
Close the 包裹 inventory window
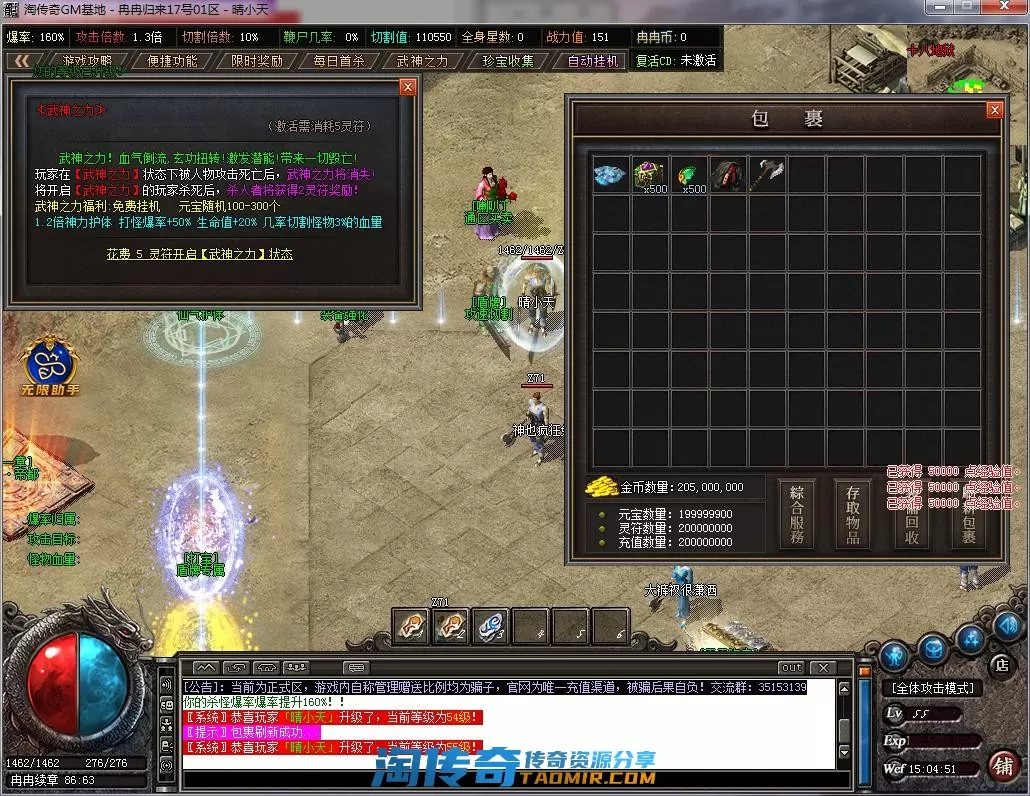[x=994, y=110]
